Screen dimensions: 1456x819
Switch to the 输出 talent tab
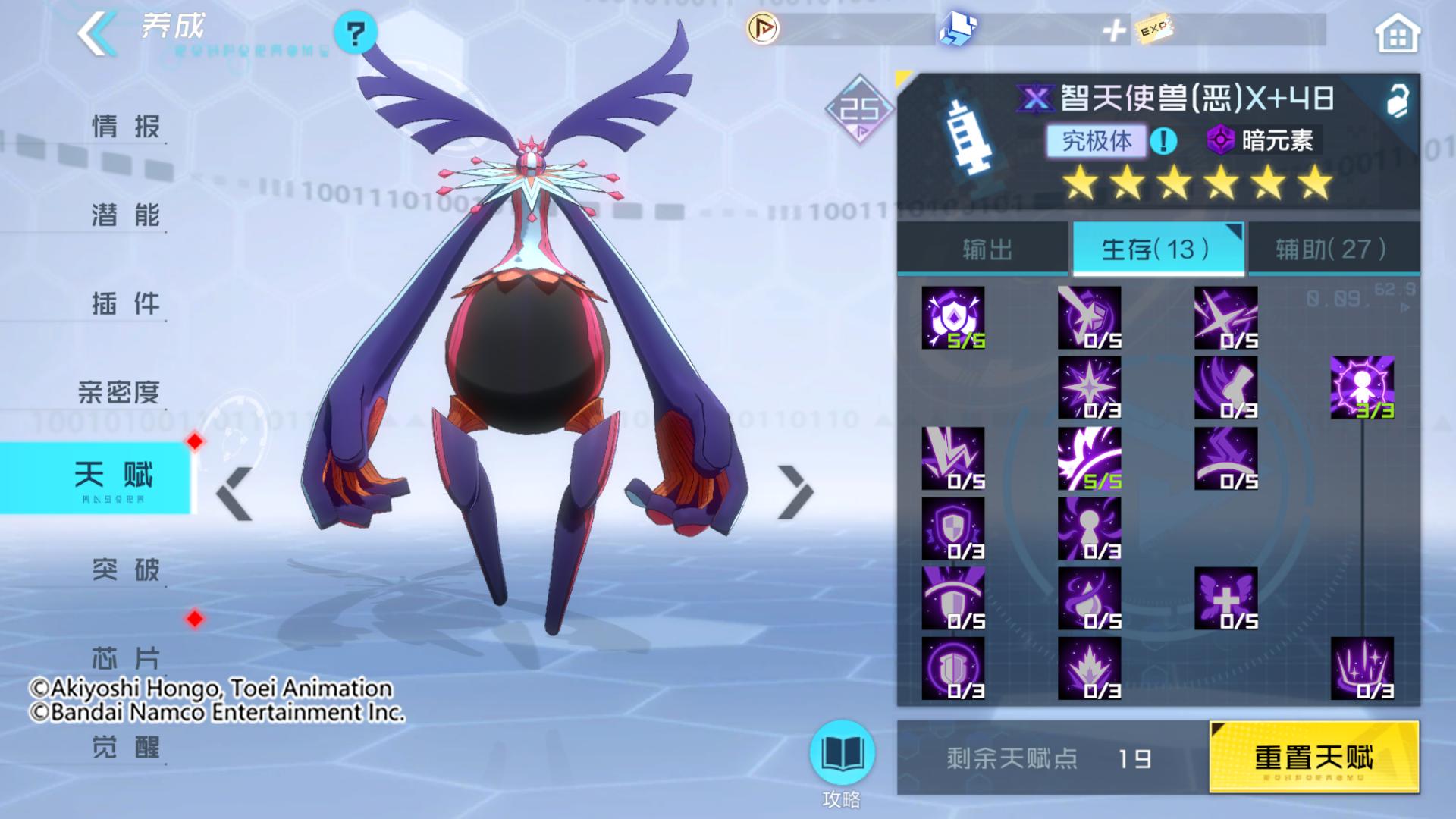986,249
